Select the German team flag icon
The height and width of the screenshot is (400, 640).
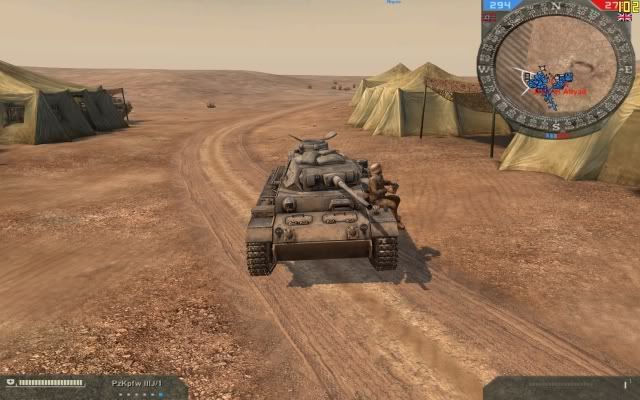click(x=488, y=17)
